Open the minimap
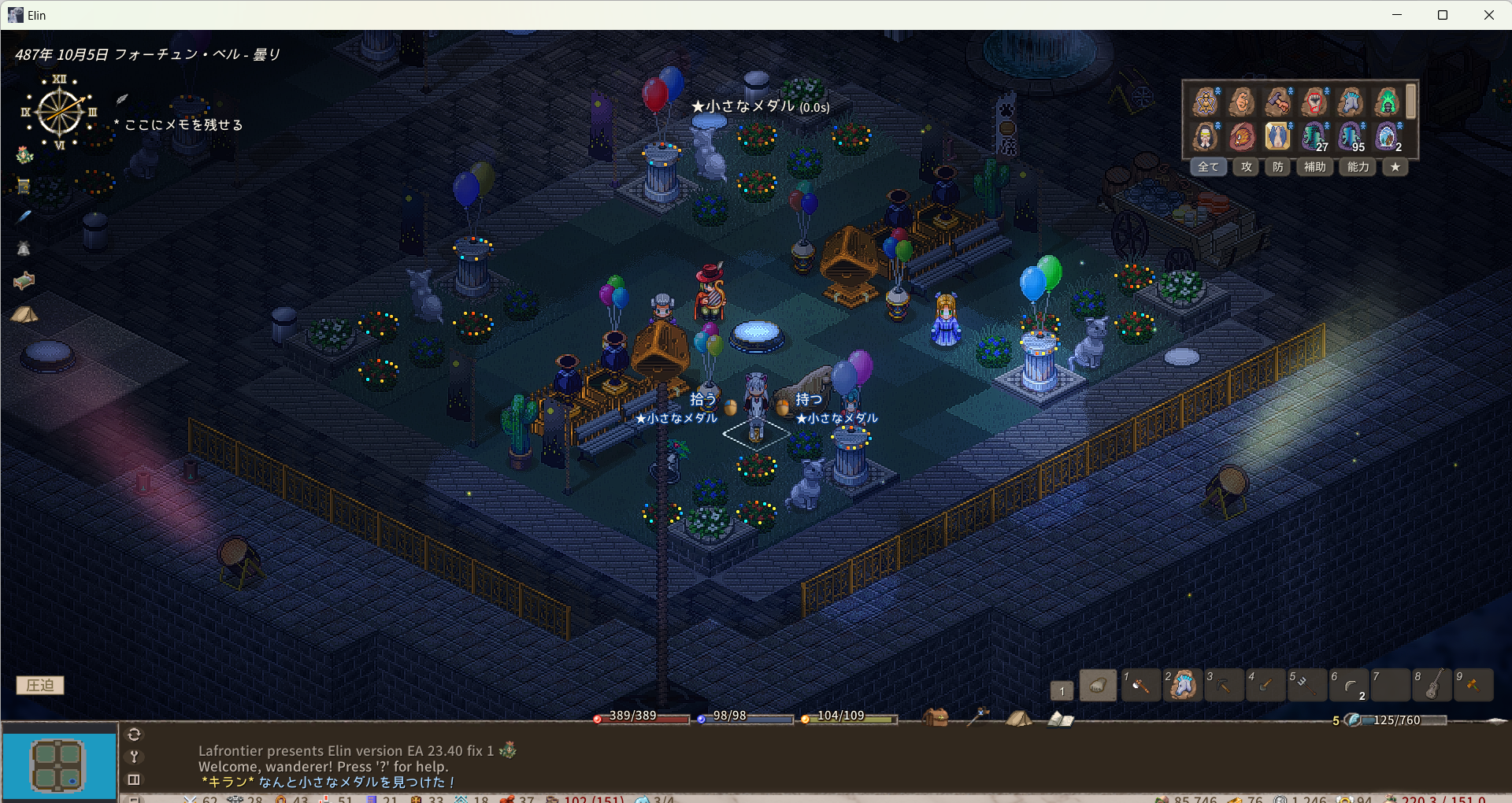This screenshot has height=803, width=1512. [x=59, y=765]
